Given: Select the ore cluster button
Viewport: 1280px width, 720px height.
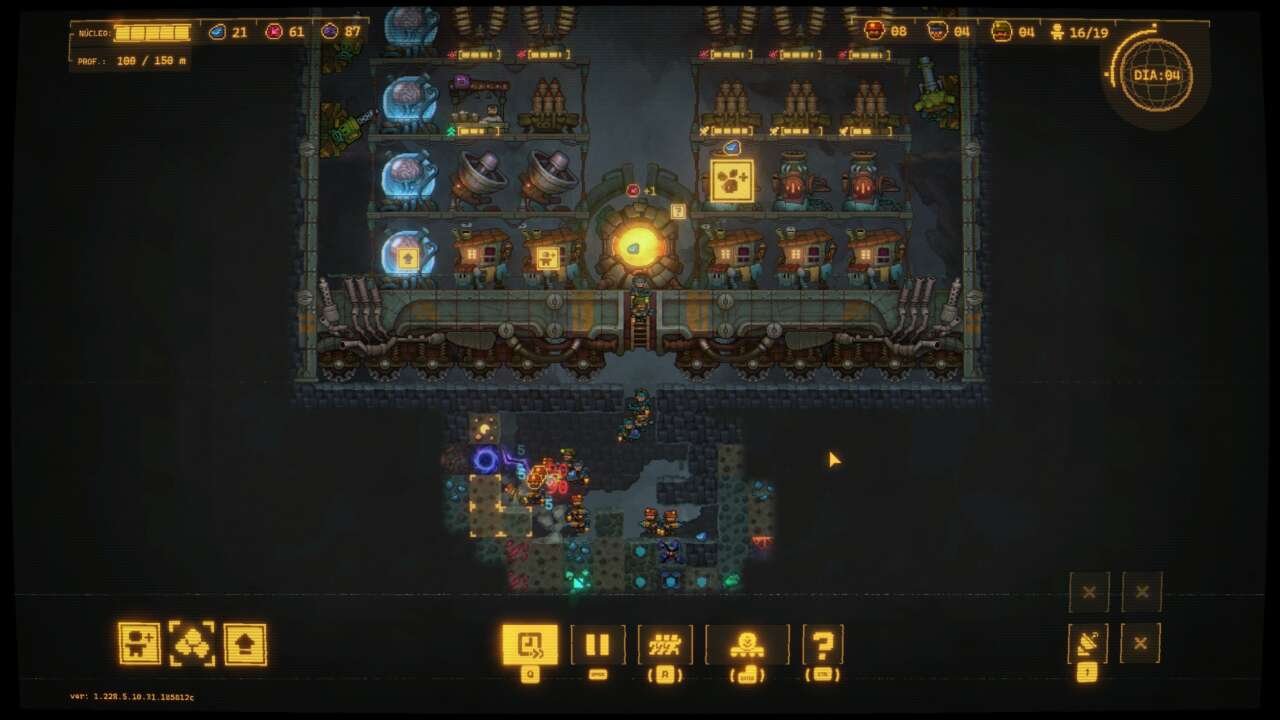Looking at the screenshot, I should click(192, 644).
